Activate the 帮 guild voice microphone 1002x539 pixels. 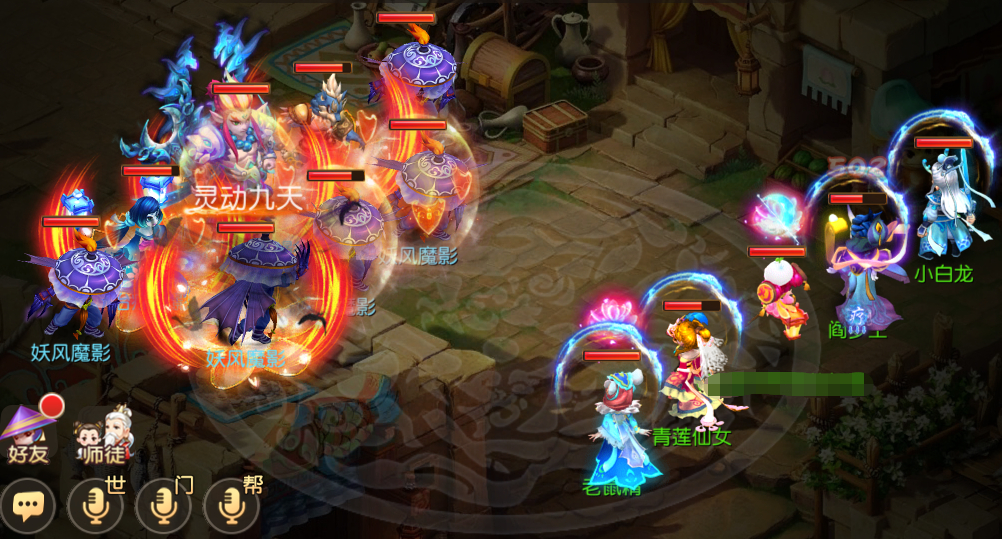[x=231, y=507]
